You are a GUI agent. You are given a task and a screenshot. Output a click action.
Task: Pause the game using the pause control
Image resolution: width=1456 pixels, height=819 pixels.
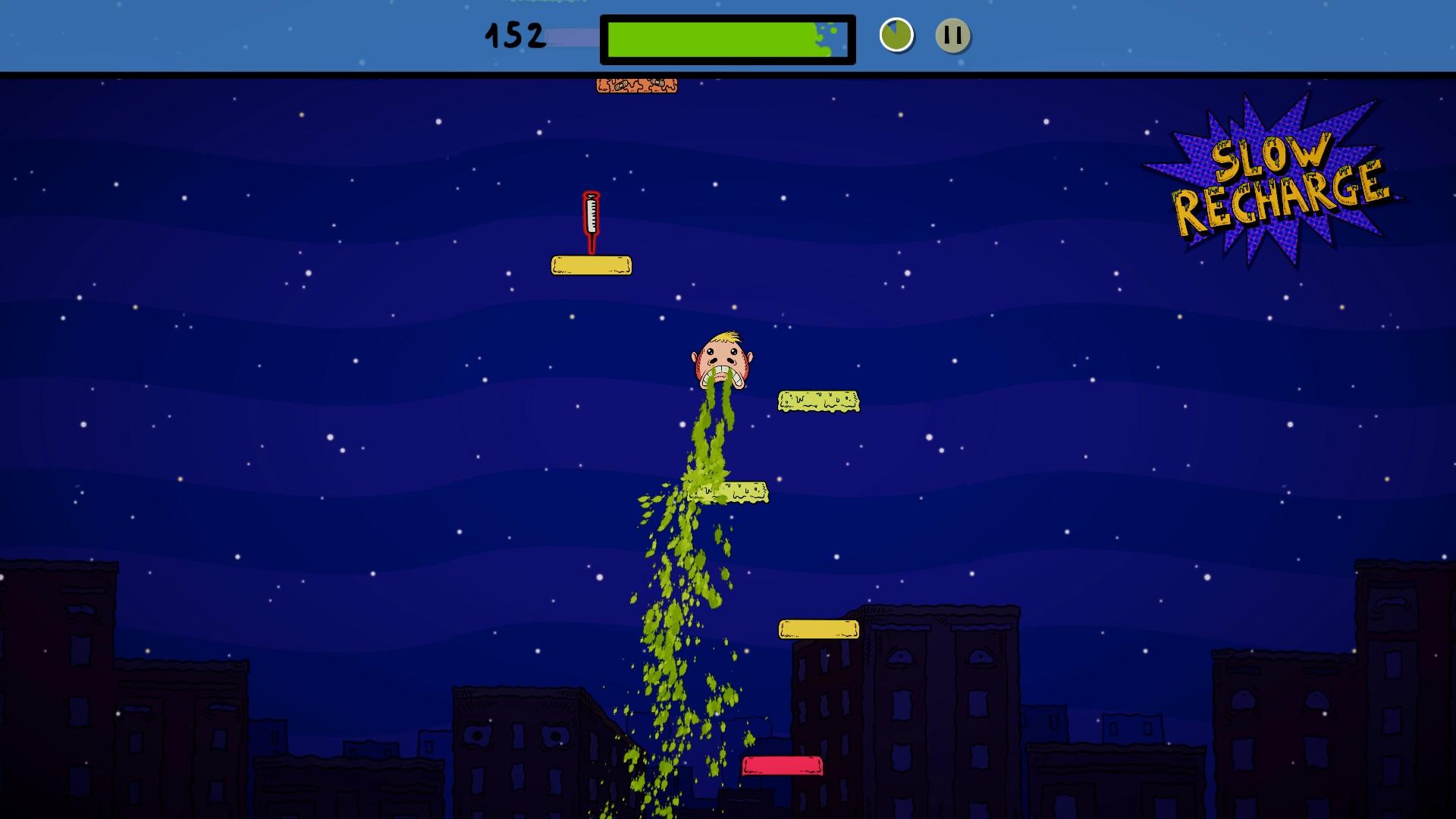pos(955,33)
